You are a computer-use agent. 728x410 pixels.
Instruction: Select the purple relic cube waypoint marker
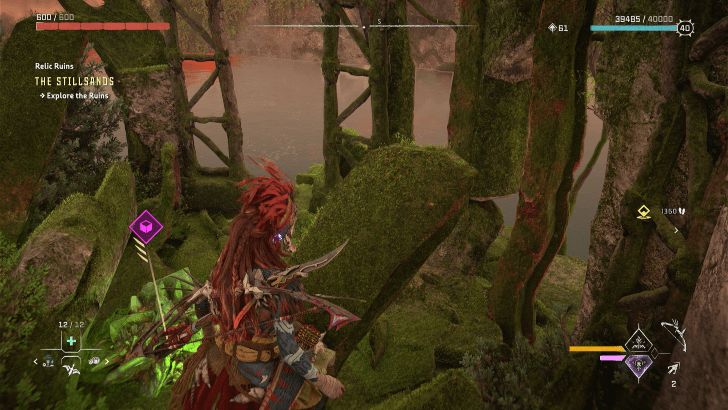click(147, 228)
